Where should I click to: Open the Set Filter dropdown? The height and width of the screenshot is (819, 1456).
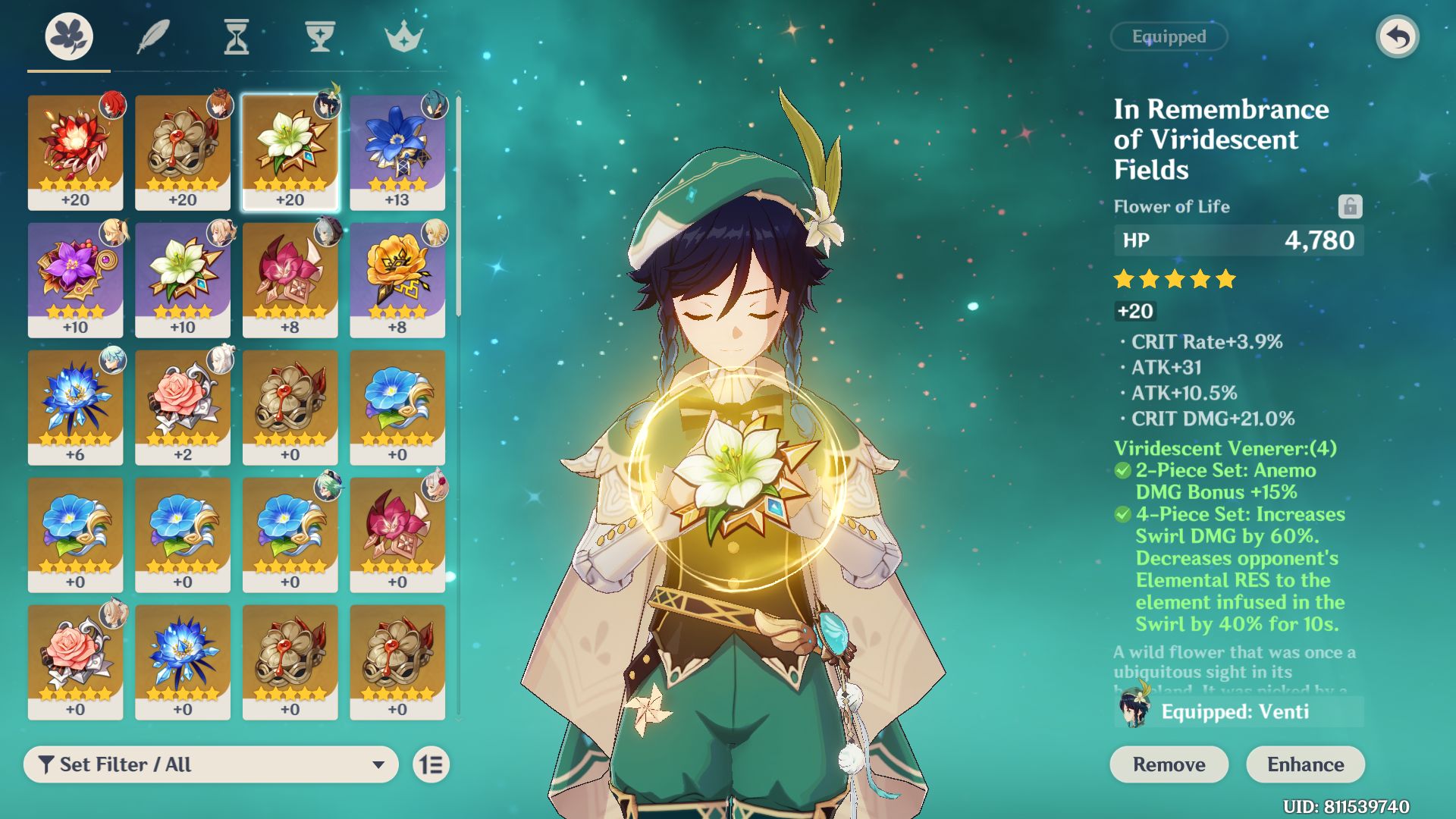(211, 764)
